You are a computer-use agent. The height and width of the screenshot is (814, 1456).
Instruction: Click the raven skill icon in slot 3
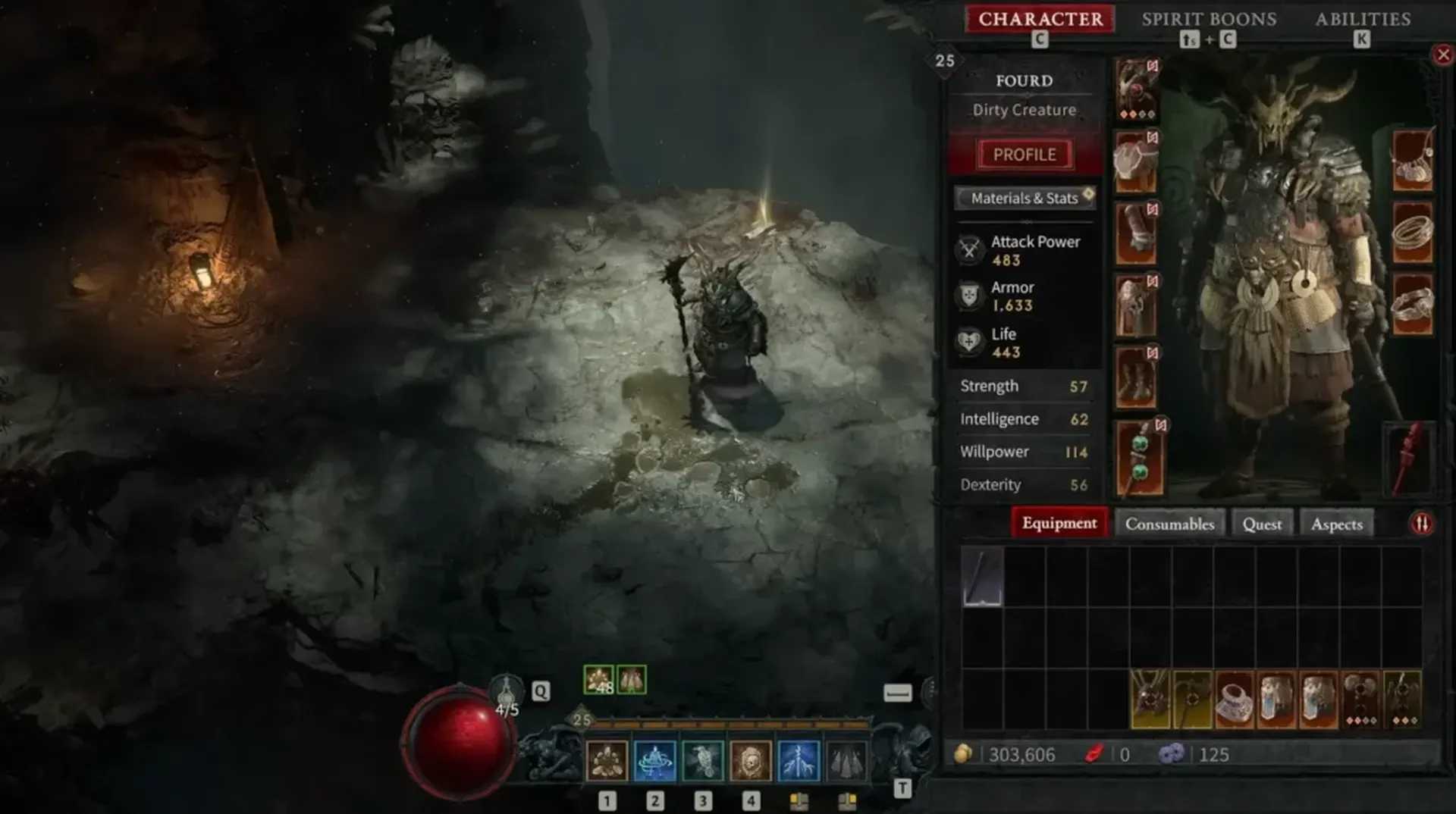click(702, 760)
